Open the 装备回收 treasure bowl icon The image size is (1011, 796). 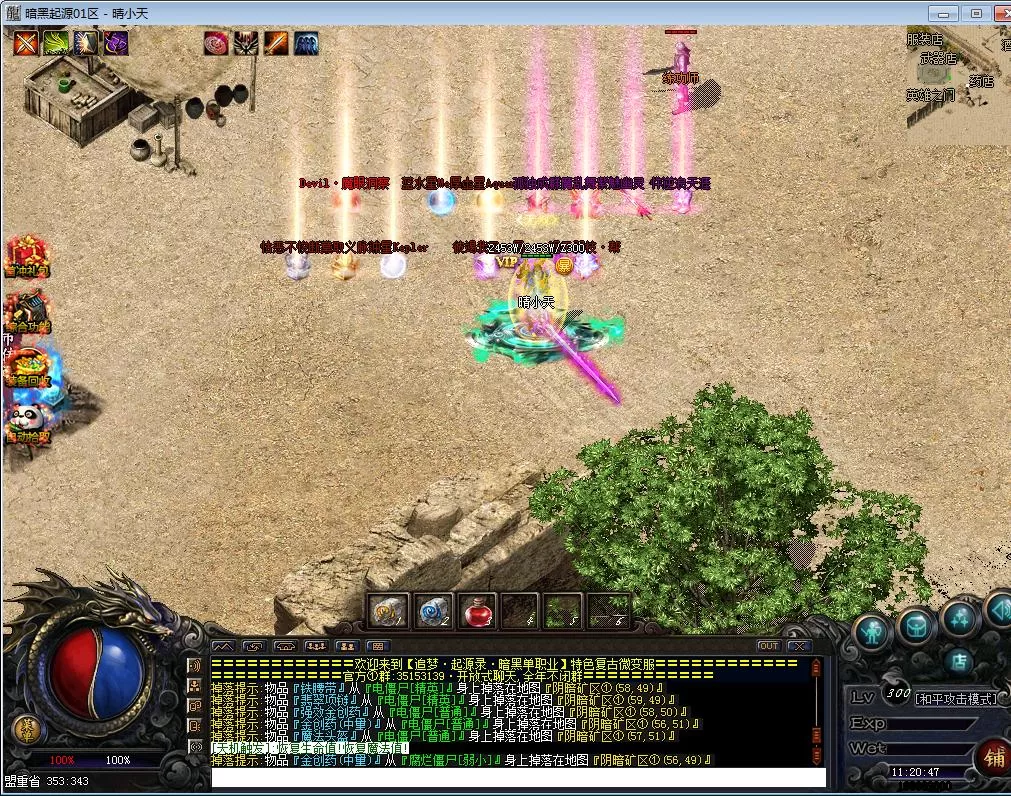coord(27,365)
